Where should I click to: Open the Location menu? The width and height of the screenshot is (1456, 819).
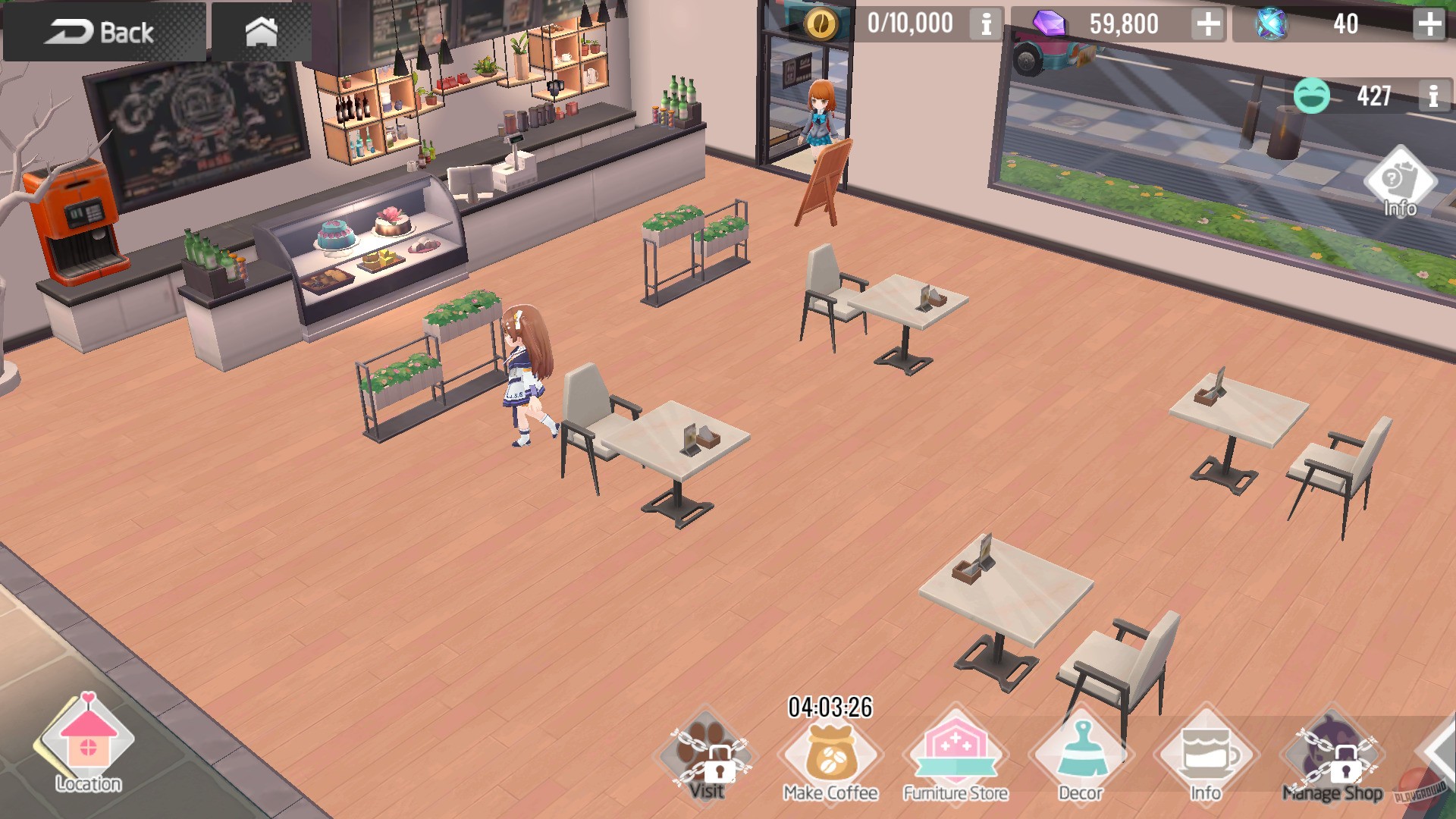click(x=87, y=747)
